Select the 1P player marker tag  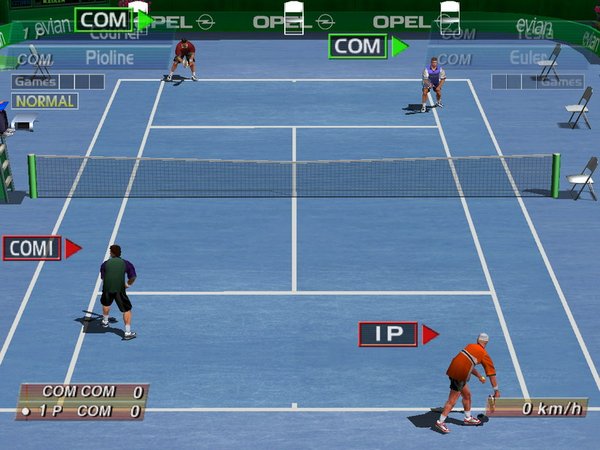click(x=389, y=334)
